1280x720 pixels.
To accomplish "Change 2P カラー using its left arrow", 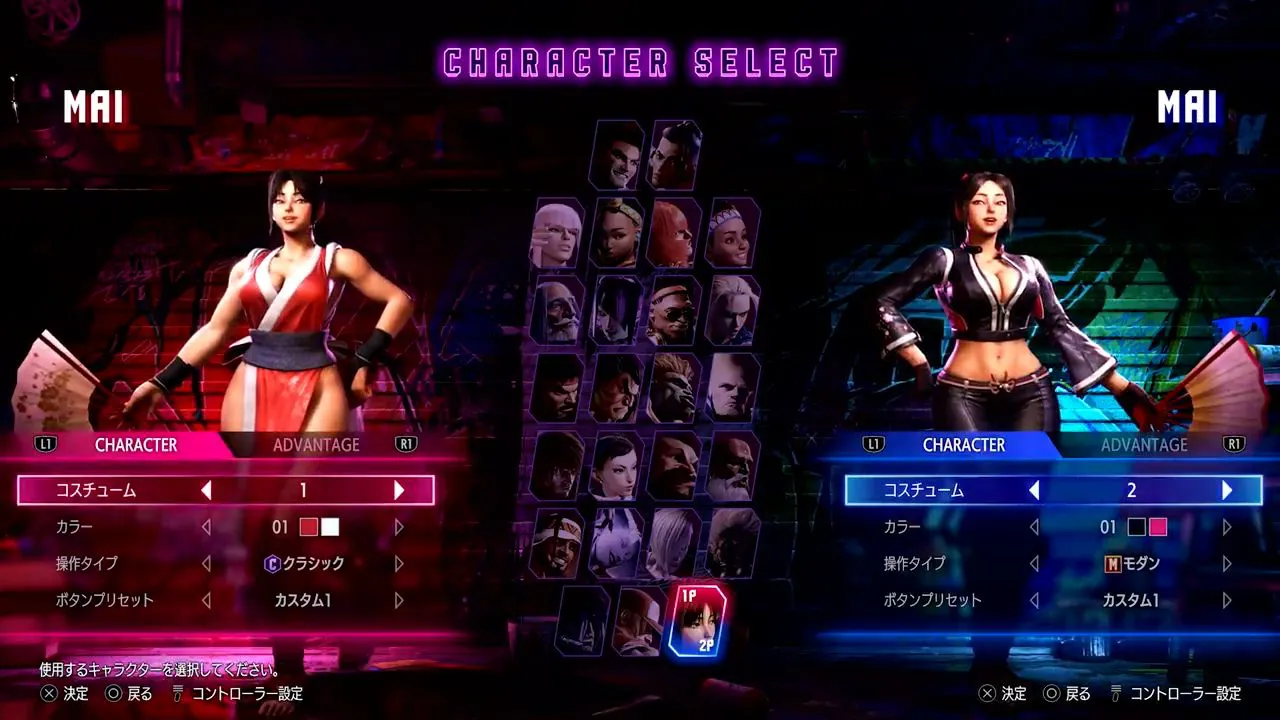I will tap(1035, 527).
